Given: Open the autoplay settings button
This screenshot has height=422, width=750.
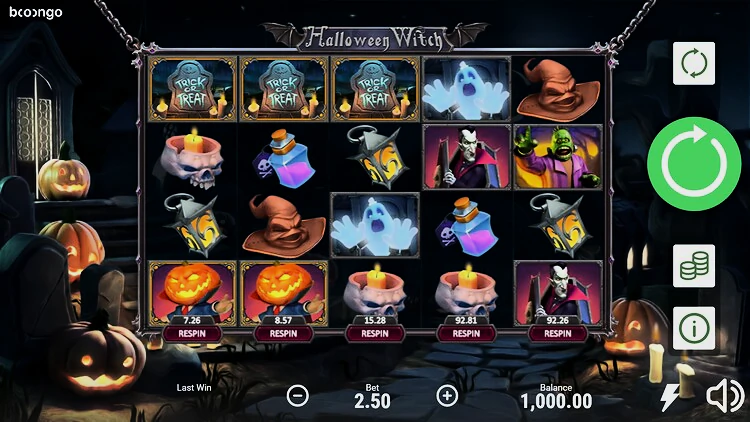Looking at the screenshot, I should point(693,62).
